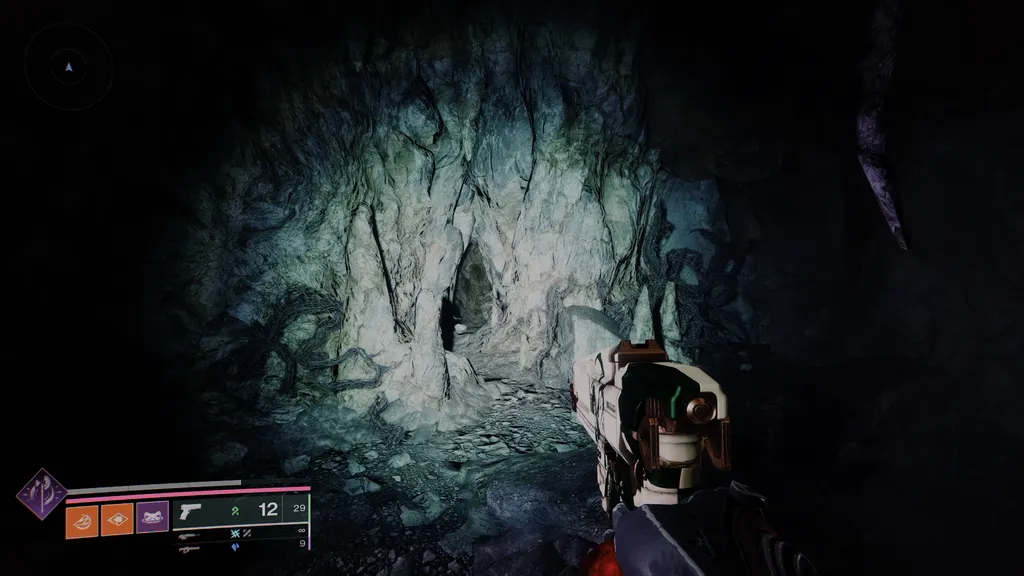Trigger the purple class ability icon
This screenshot has height=576, width=1024.
[x=152, y=518]
